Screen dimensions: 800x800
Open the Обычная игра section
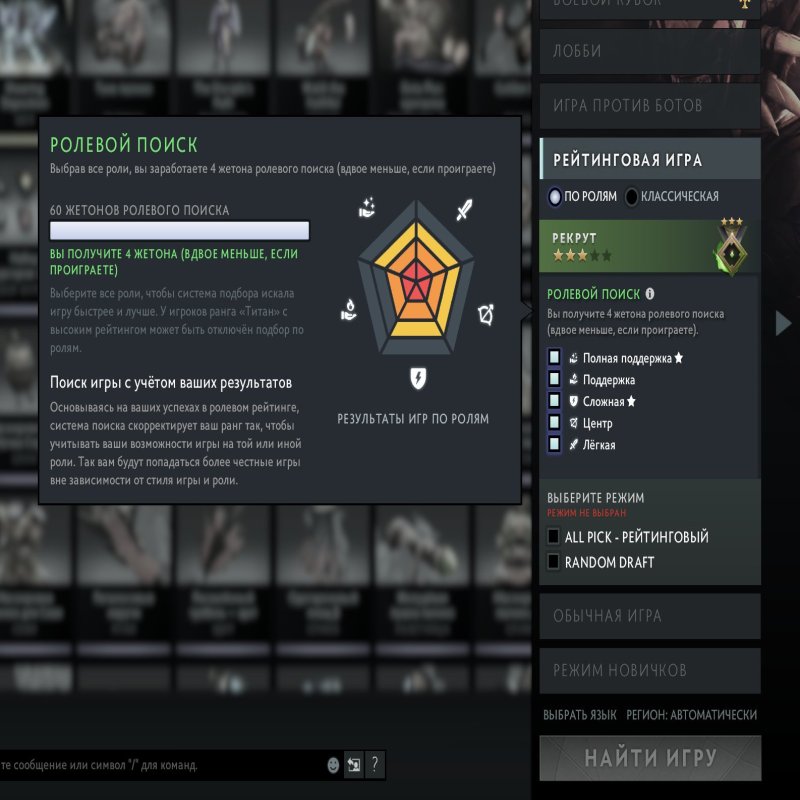[x=650, y=616]
